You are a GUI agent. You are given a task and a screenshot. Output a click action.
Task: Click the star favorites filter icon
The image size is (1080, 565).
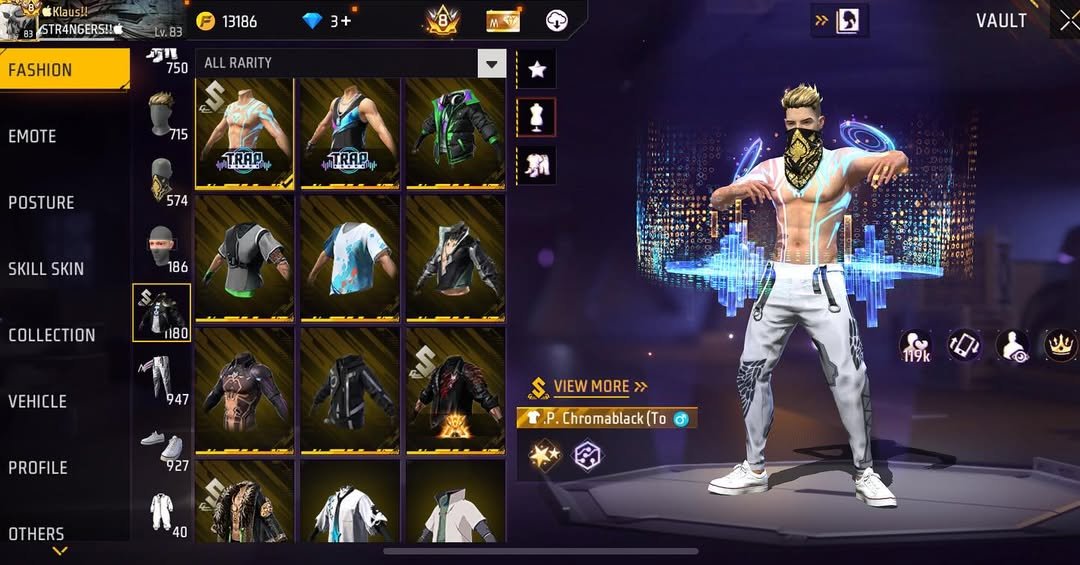[x=537, y=69]
